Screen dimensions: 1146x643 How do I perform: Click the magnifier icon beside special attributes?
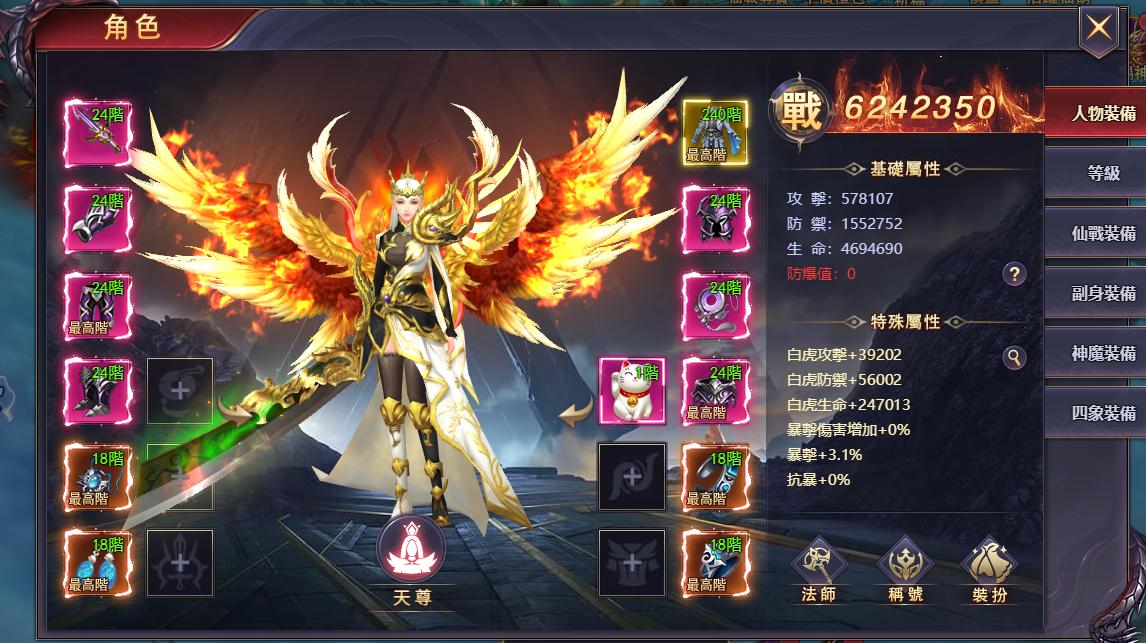pyautogui.click(x=1014, y=357)
